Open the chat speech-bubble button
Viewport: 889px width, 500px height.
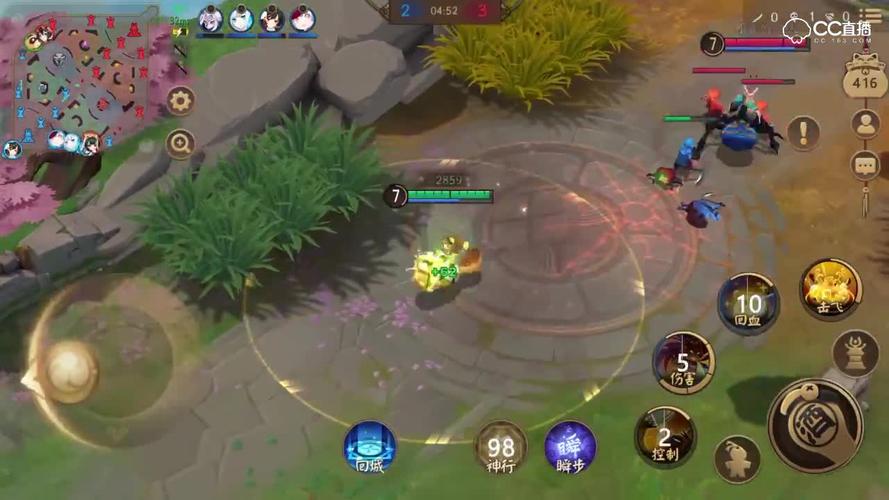click(x=865, y=165)
